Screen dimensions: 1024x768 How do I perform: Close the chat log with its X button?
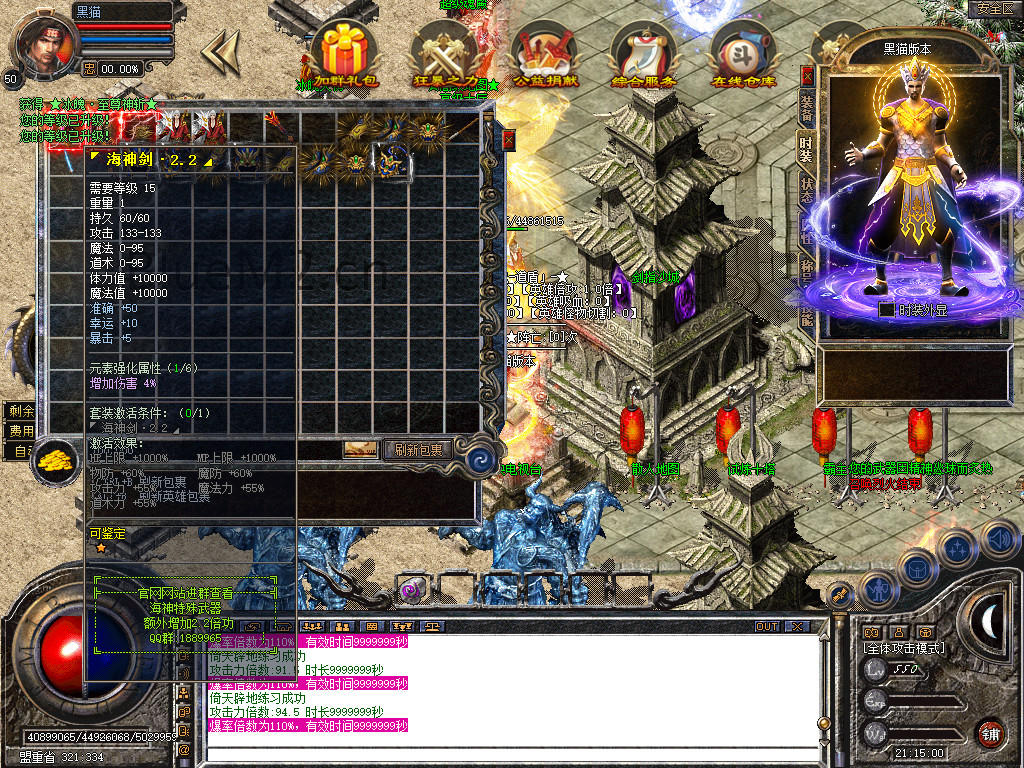coord(796,627)
